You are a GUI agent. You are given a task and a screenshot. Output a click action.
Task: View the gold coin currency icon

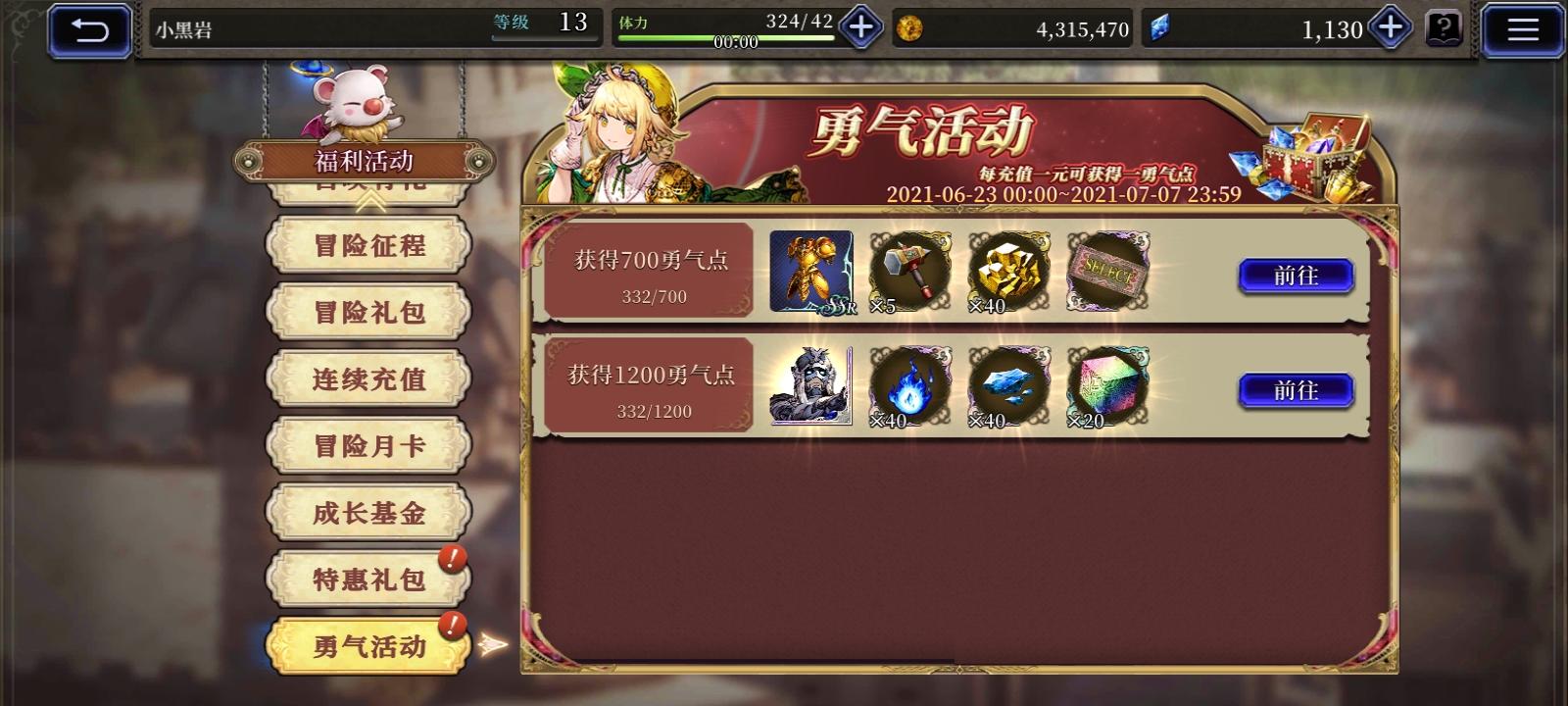click(913, 28)
